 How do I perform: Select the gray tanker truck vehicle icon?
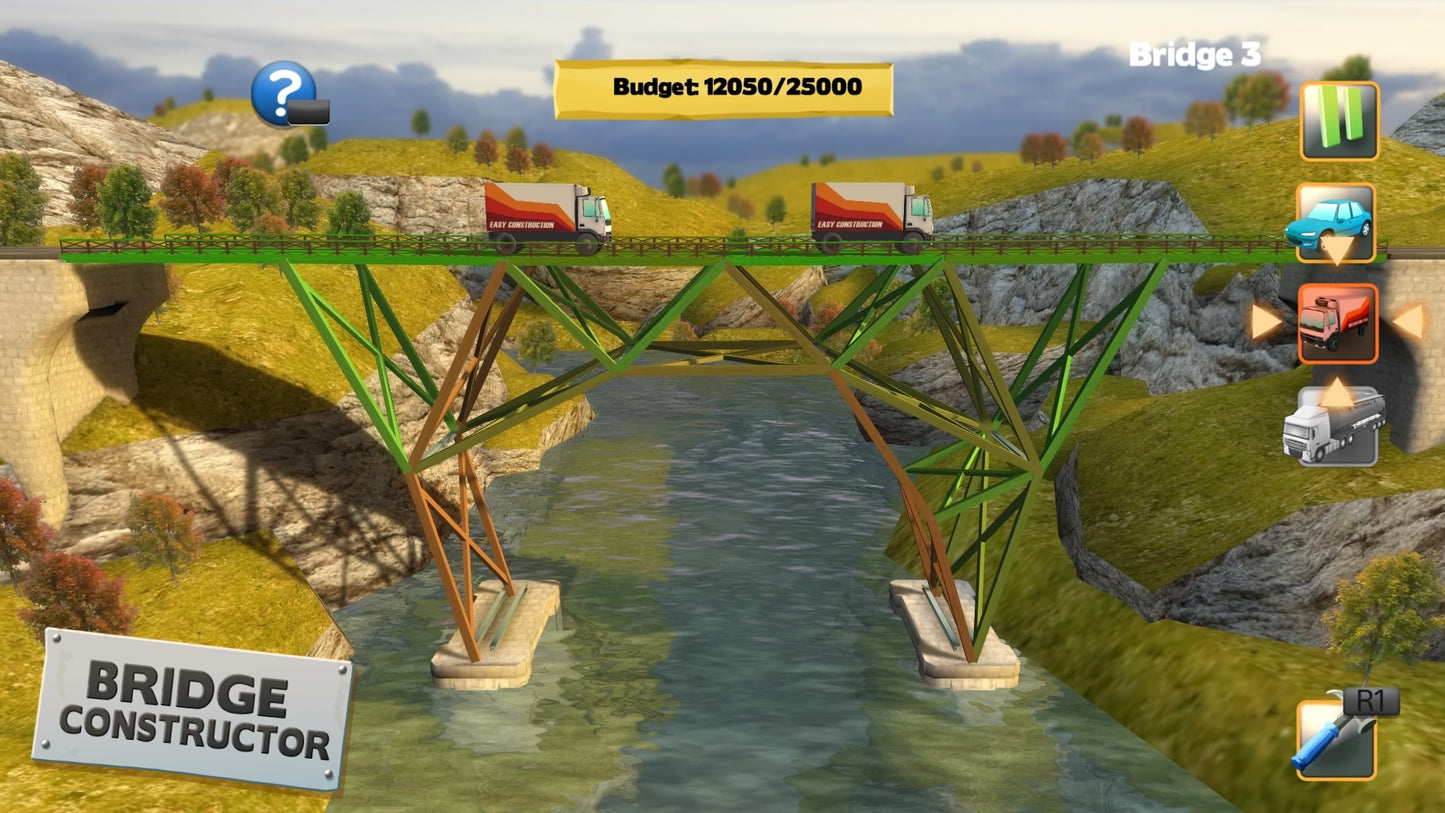point(1339,428)
